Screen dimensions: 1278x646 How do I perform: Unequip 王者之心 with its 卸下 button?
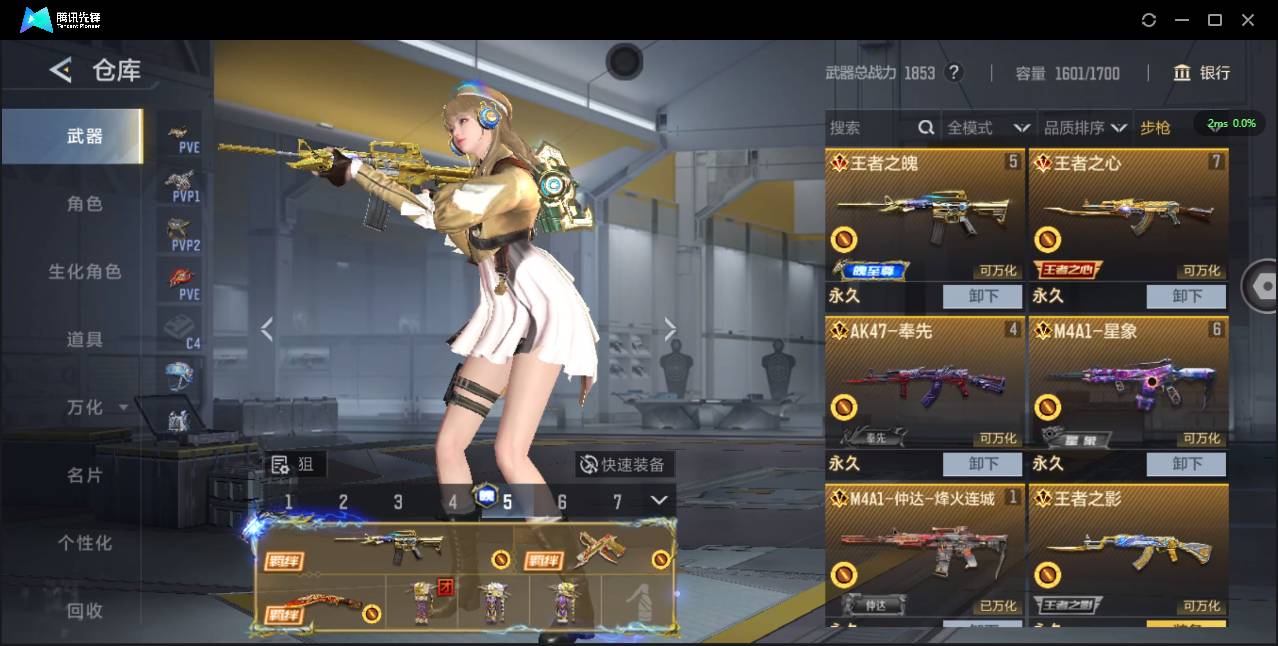click(1187, 296)
